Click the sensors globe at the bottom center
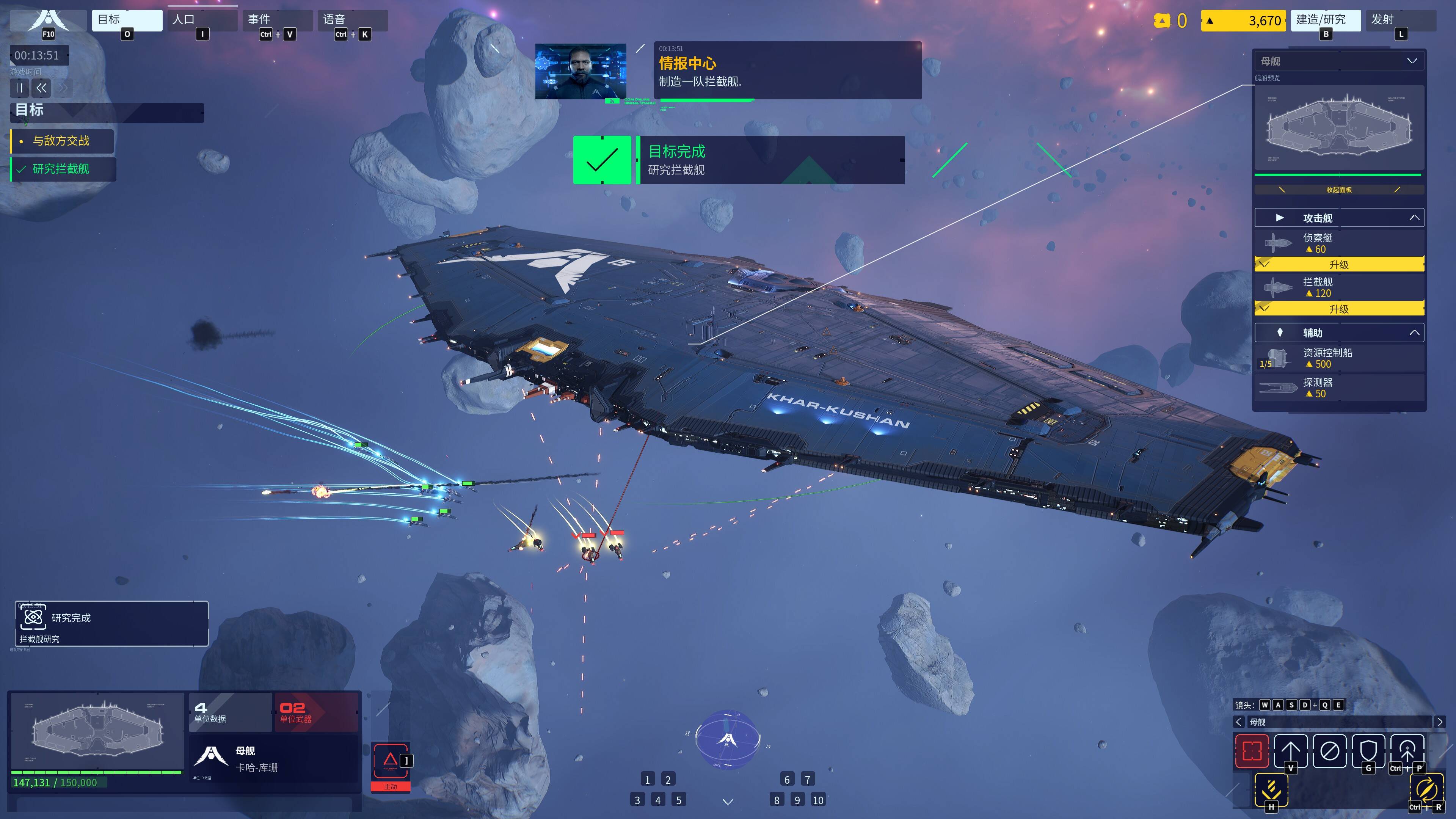The image size is (1456, 819). [x=728, y=739]
